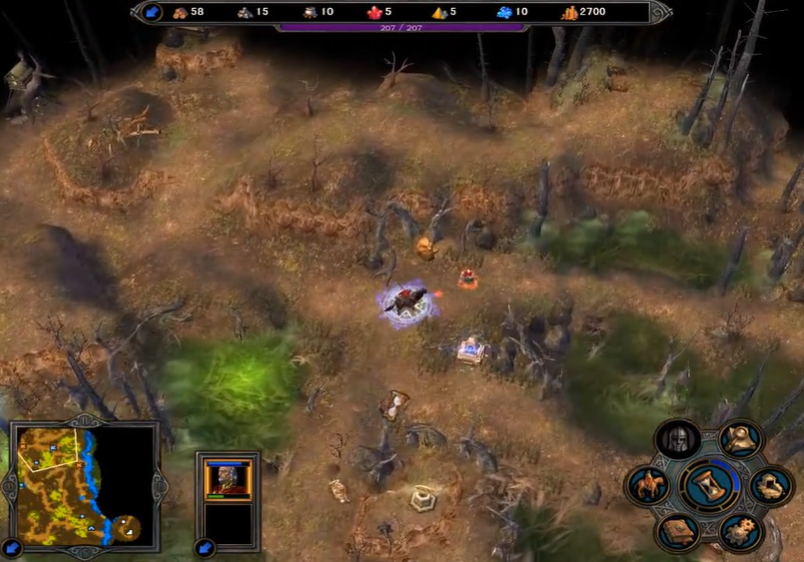Image resolution: width=804 pixels, height=562 pixels.
Task: Collapse the hero list with blue arrow
Action: pyautogui.click(x=205, y=547)
